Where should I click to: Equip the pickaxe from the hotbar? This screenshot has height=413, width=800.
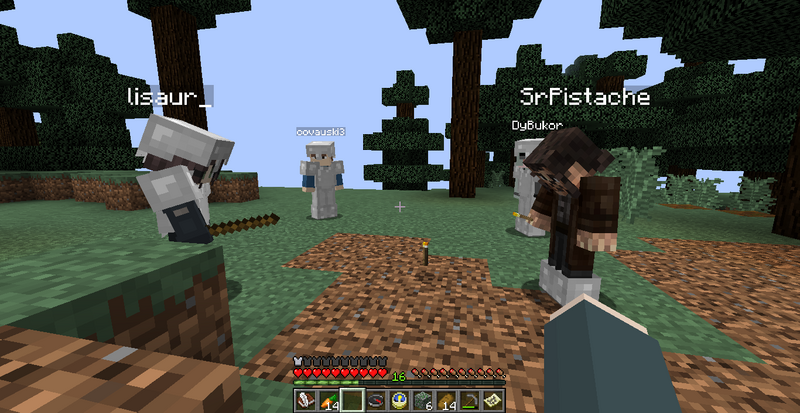click(468, 400)
